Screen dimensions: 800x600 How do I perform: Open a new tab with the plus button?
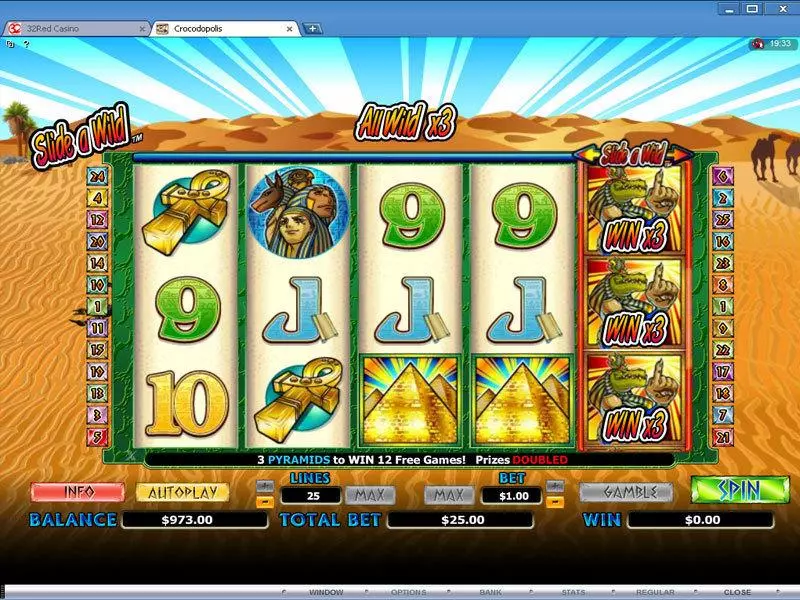coord(313,28)
